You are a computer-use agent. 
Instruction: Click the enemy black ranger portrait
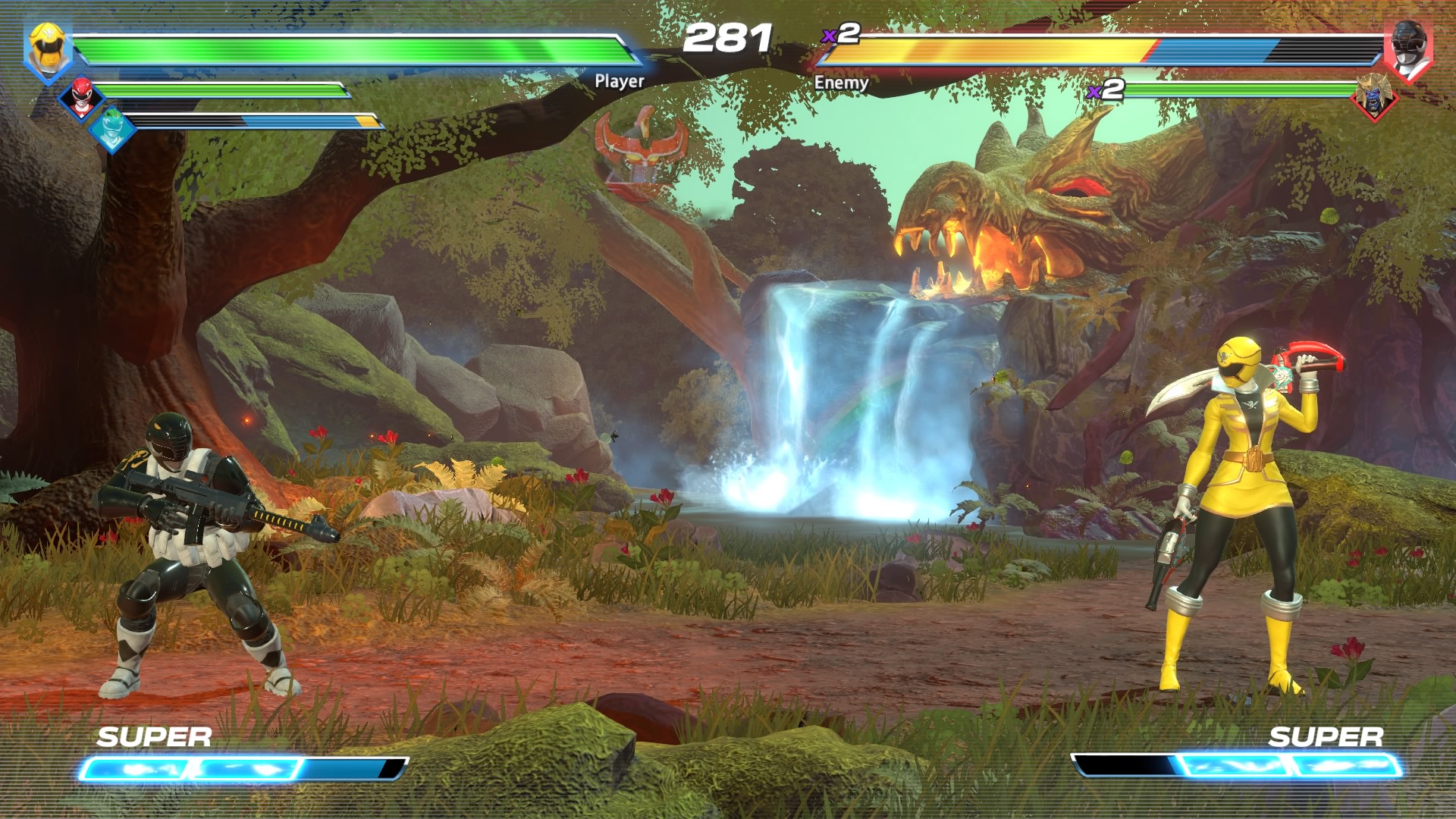(1407, 50)
